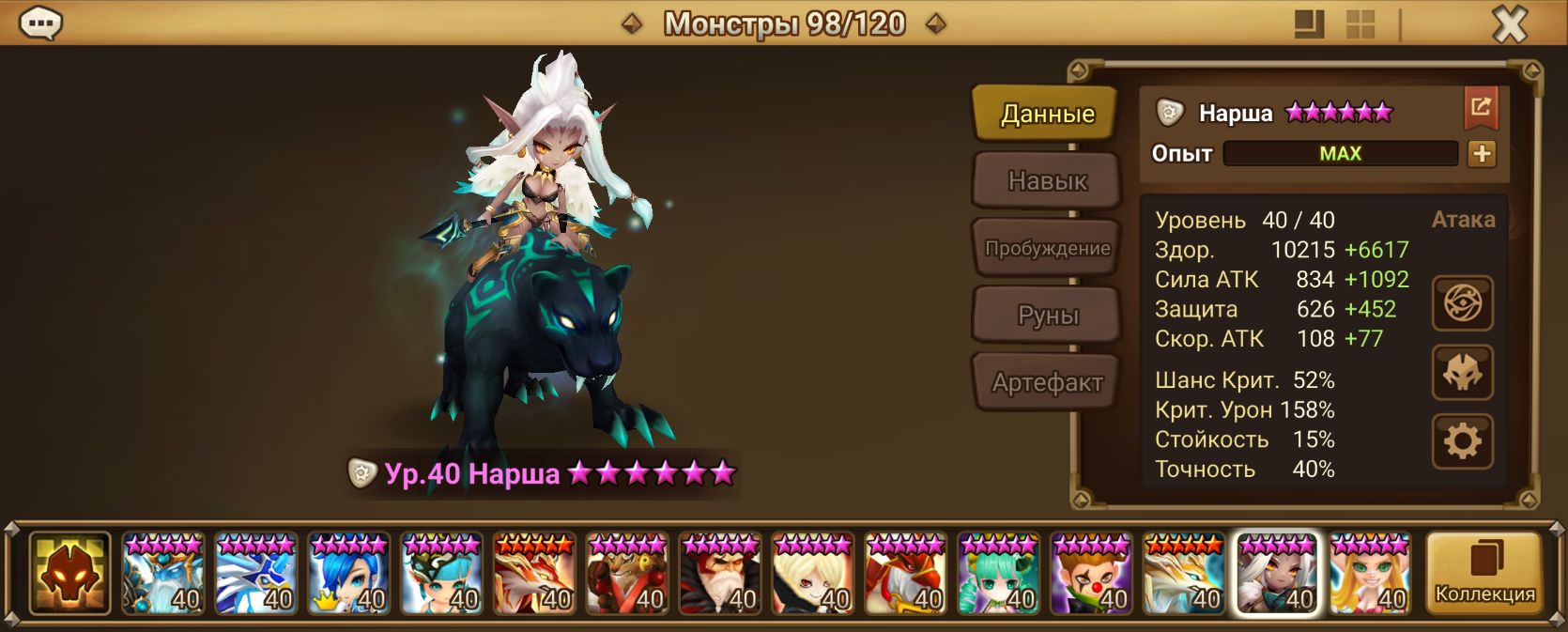The image size is (1568, 632).
Task: Click the round eye-like icon under Атака
Action: point(1462,303)
